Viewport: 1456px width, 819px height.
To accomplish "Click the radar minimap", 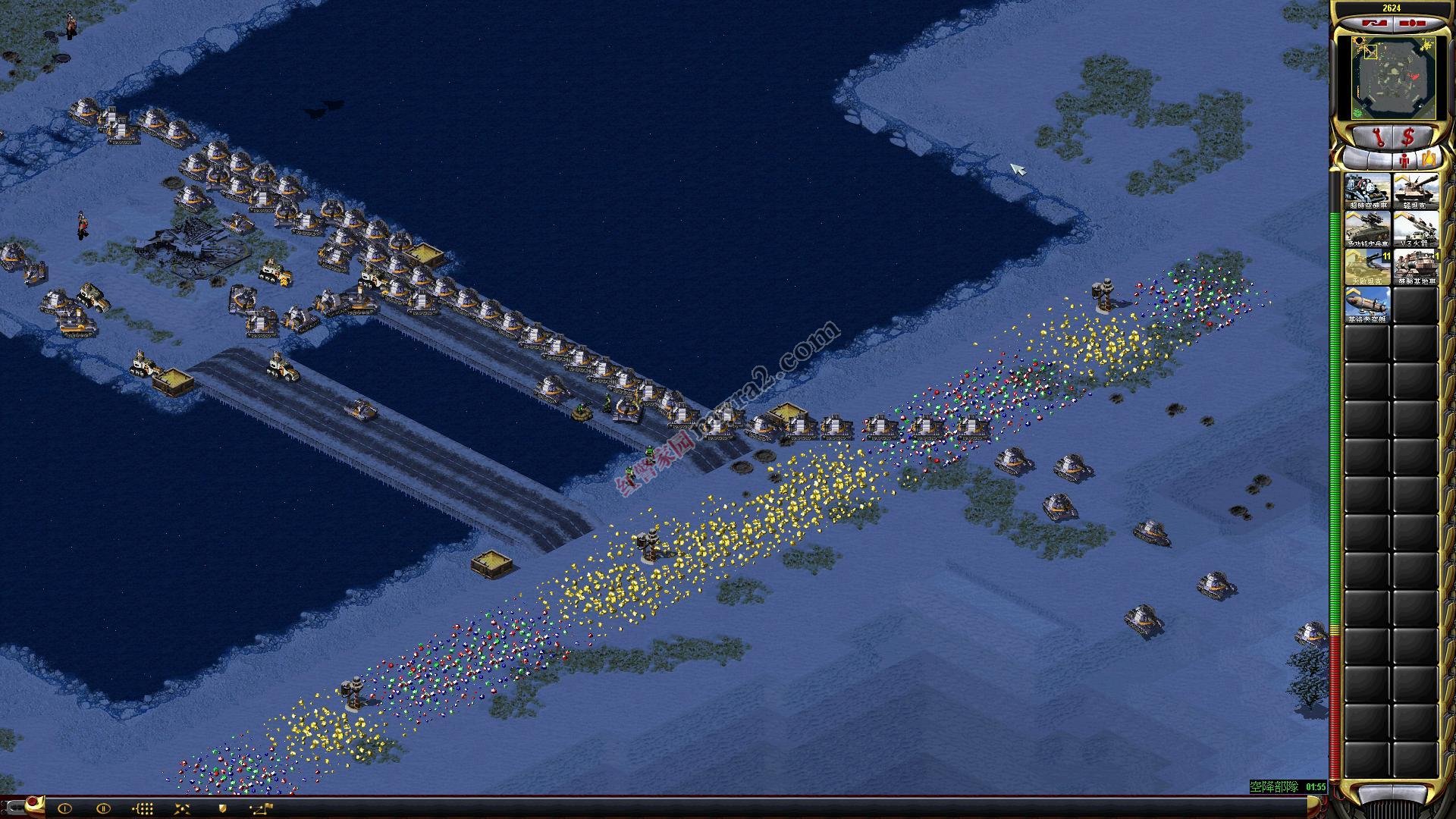I will [1385, 77].
